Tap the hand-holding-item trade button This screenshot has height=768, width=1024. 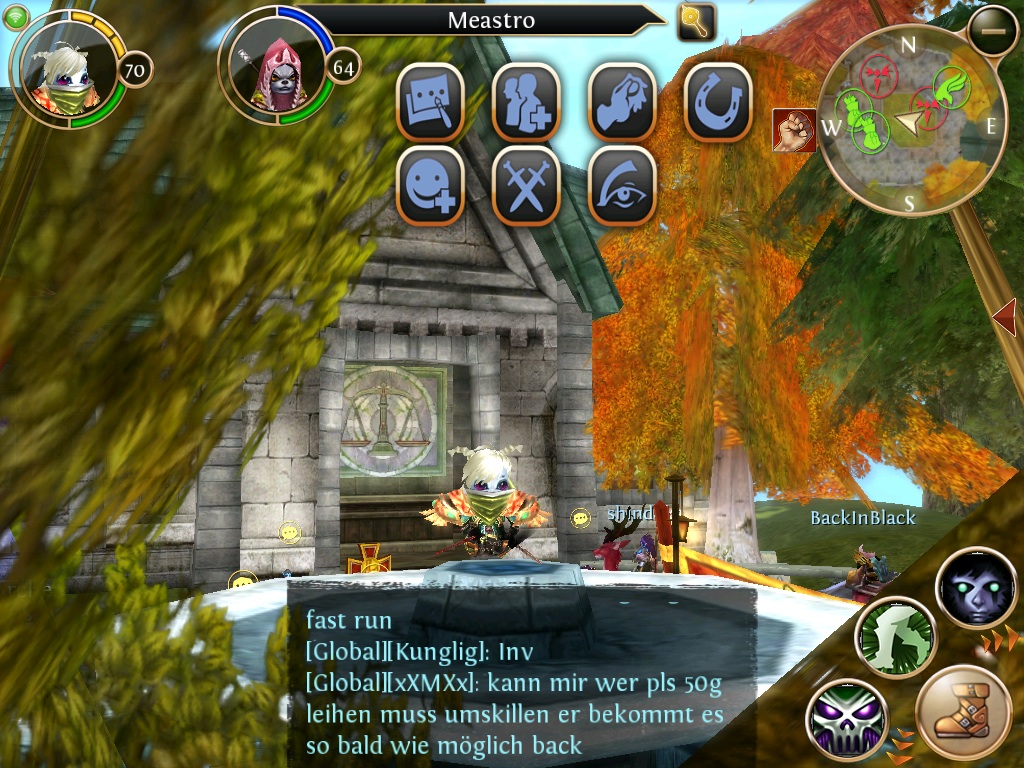[622, 102]
